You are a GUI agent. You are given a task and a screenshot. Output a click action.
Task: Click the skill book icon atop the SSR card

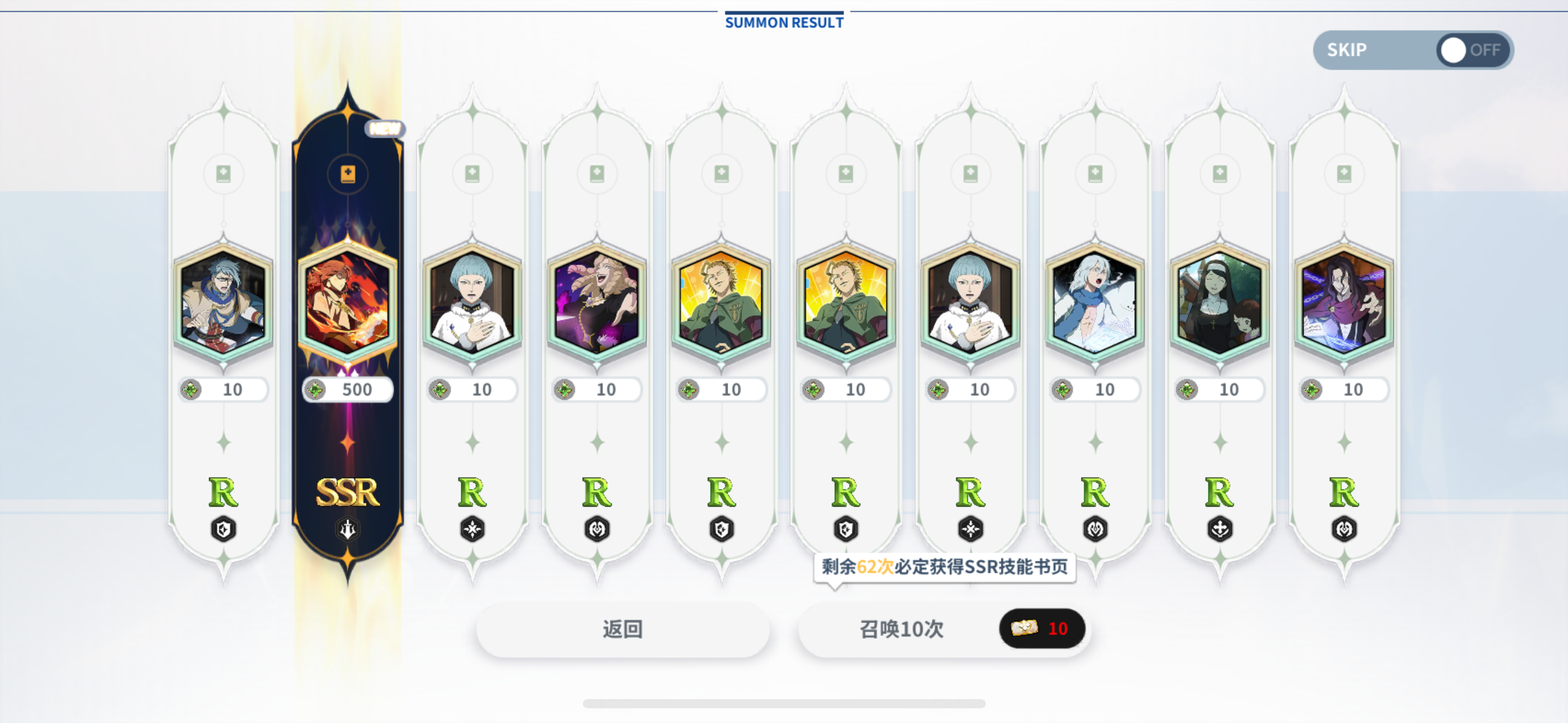(x=347, y=174)
